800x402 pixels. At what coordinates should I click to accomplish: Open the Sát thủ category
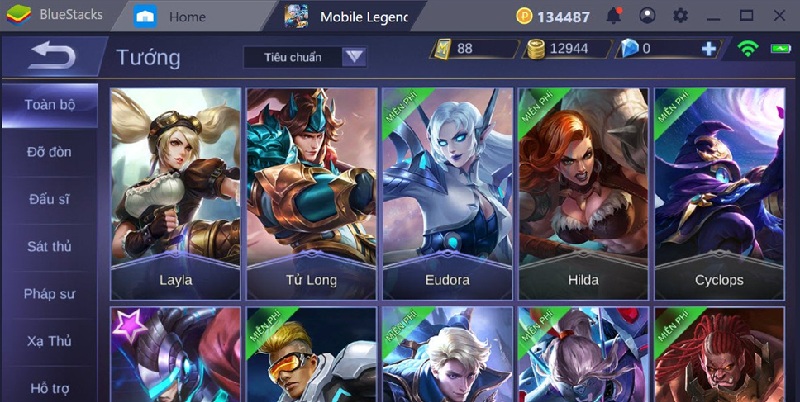[48, 246]
